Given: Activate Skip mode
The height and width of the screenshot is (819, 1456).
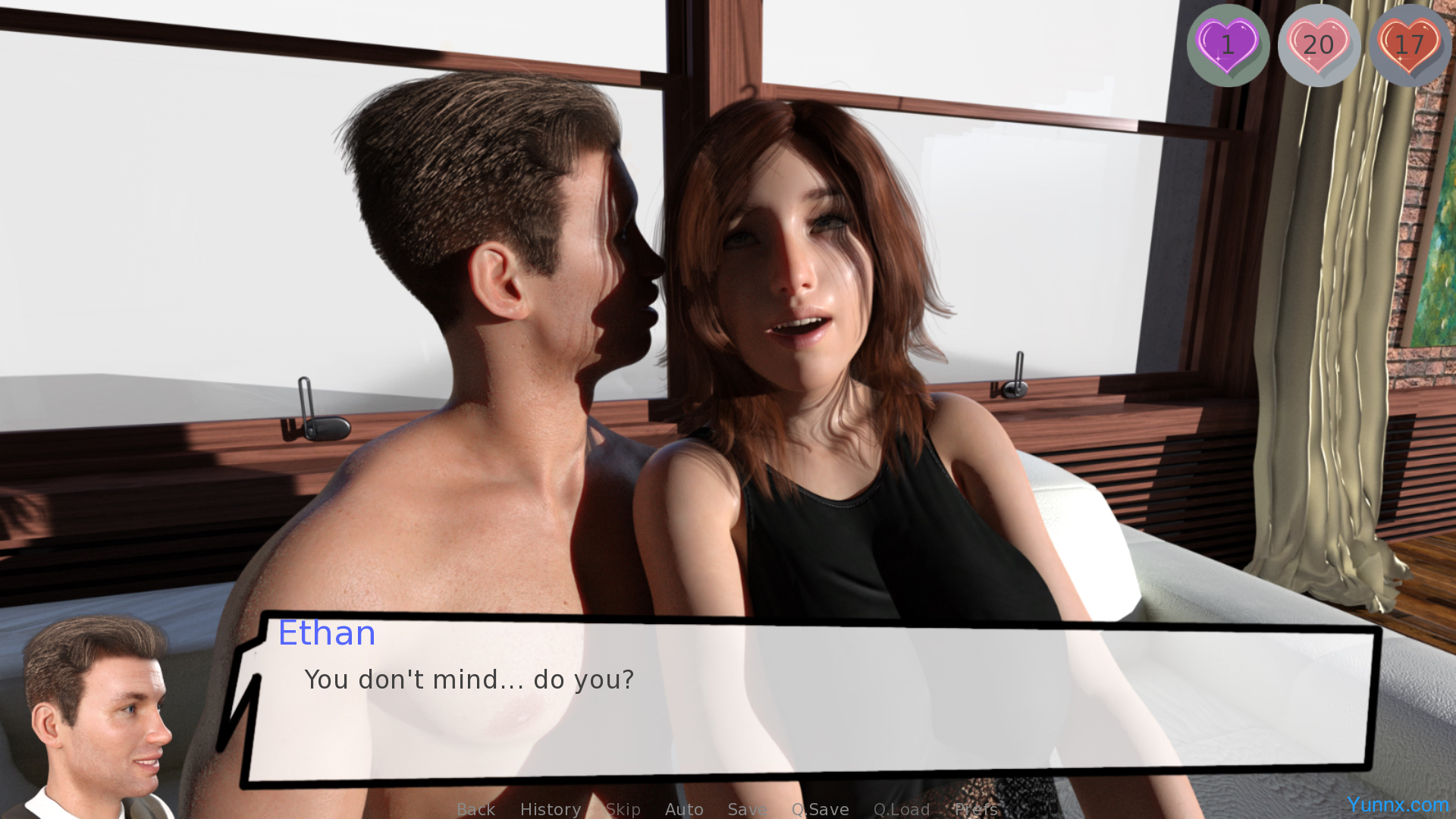Looking at the screenshot, I should 623,809.
